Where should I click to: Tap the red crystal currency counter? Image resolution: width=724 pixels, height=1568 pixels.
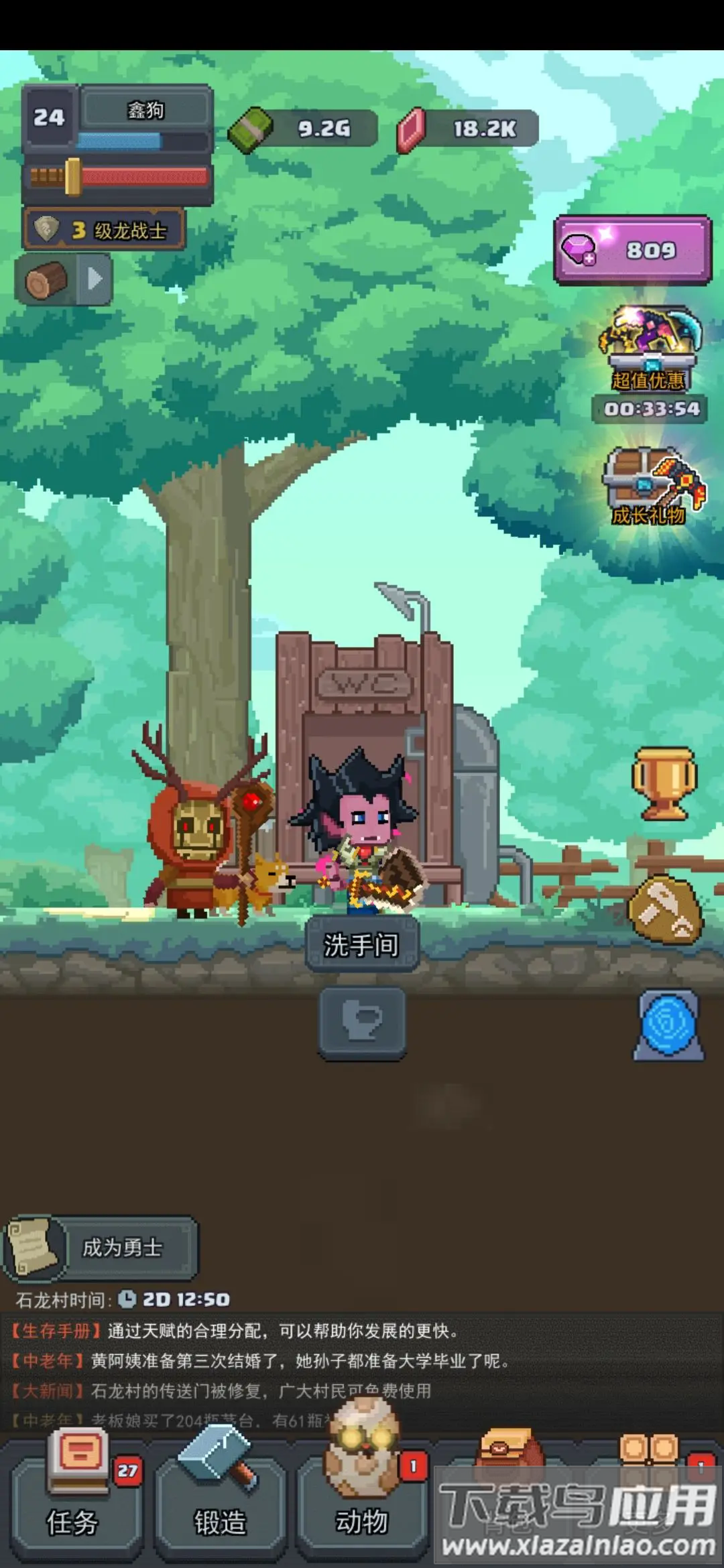pos(468,128)
